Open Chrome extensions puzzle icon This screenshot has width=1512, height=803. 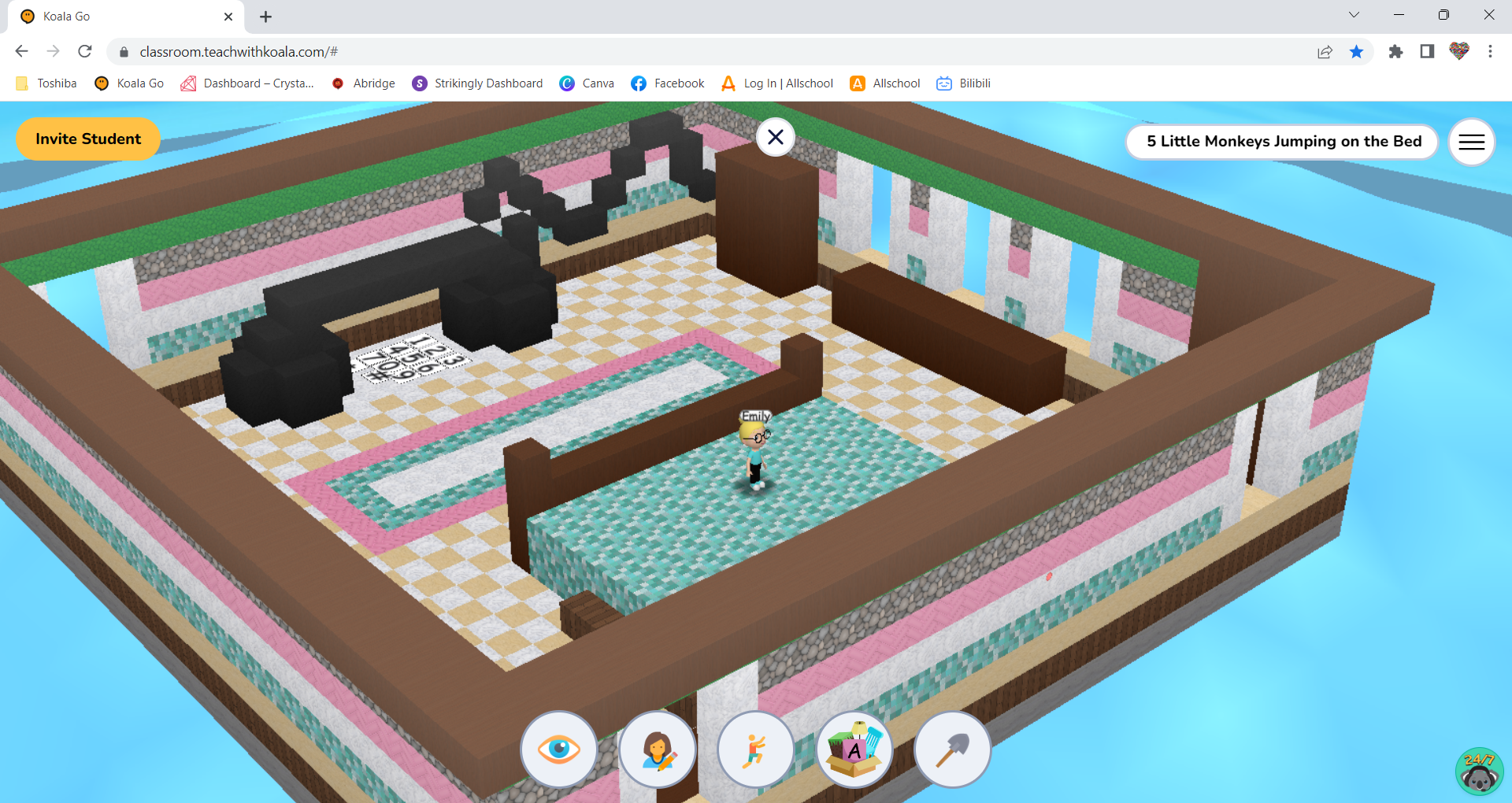click(1396, 51)
